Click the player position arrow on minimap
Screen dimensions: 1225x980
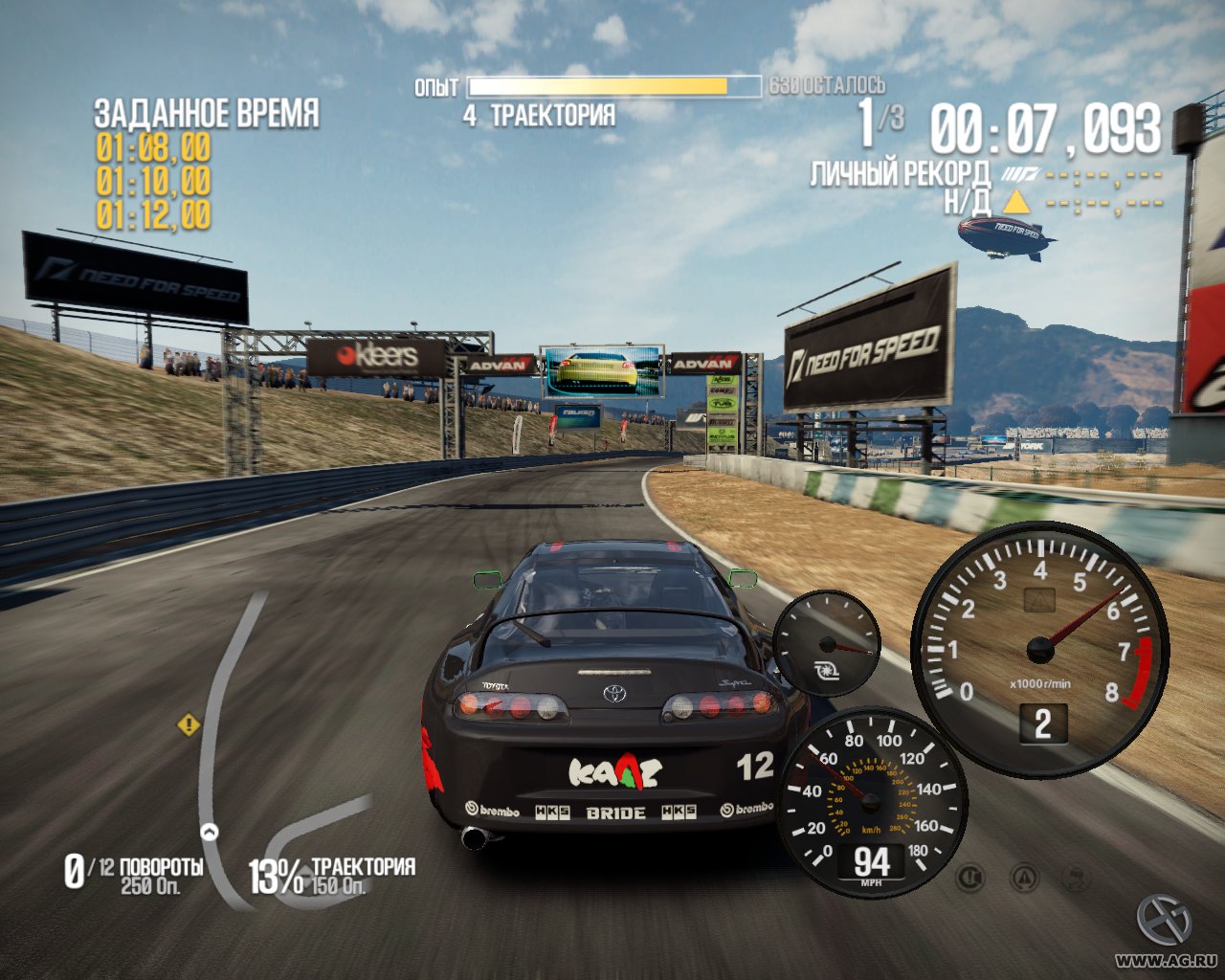[209, 831]
